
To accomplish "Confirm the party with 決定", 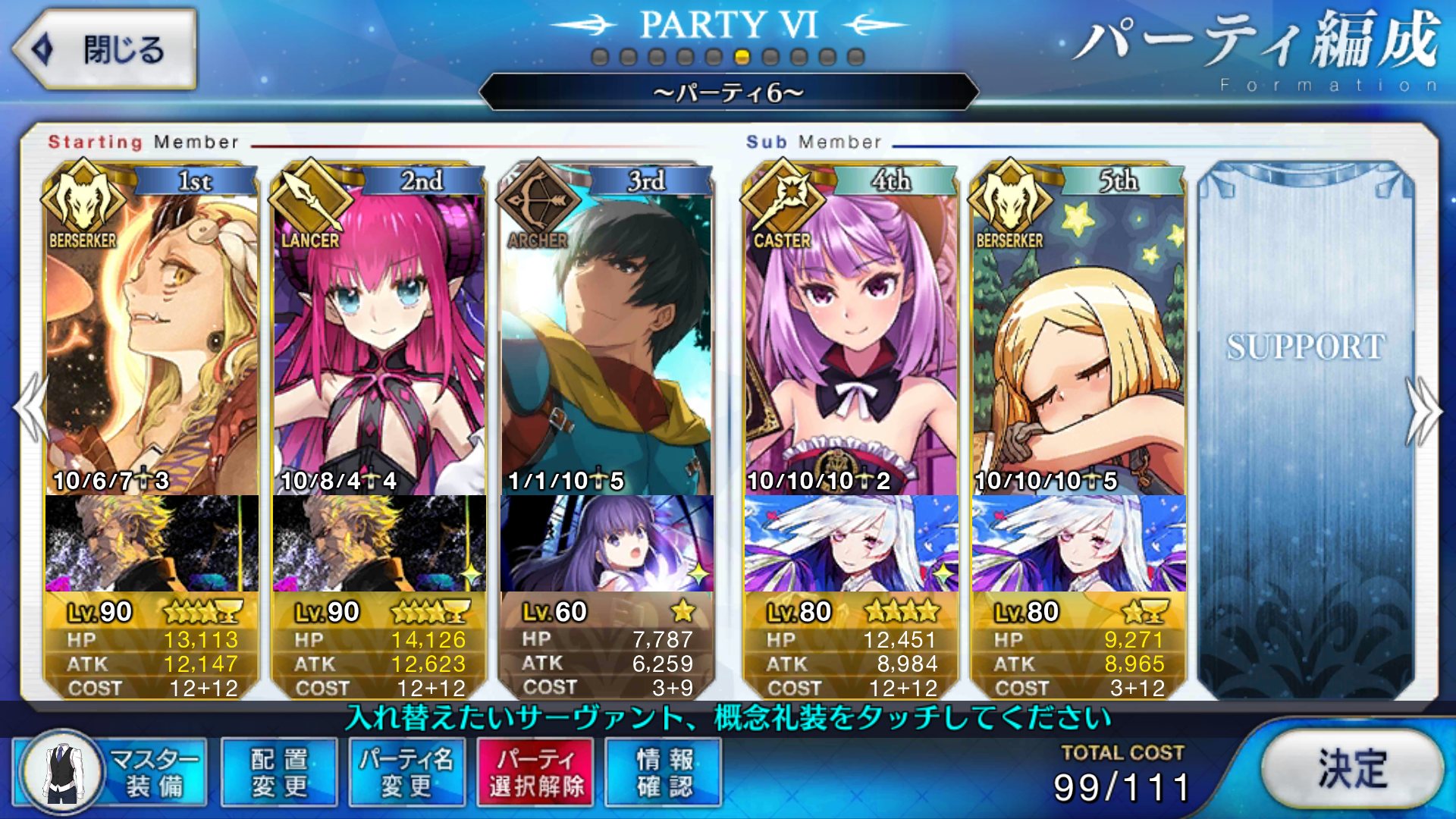I will (x=1351, y=769).
